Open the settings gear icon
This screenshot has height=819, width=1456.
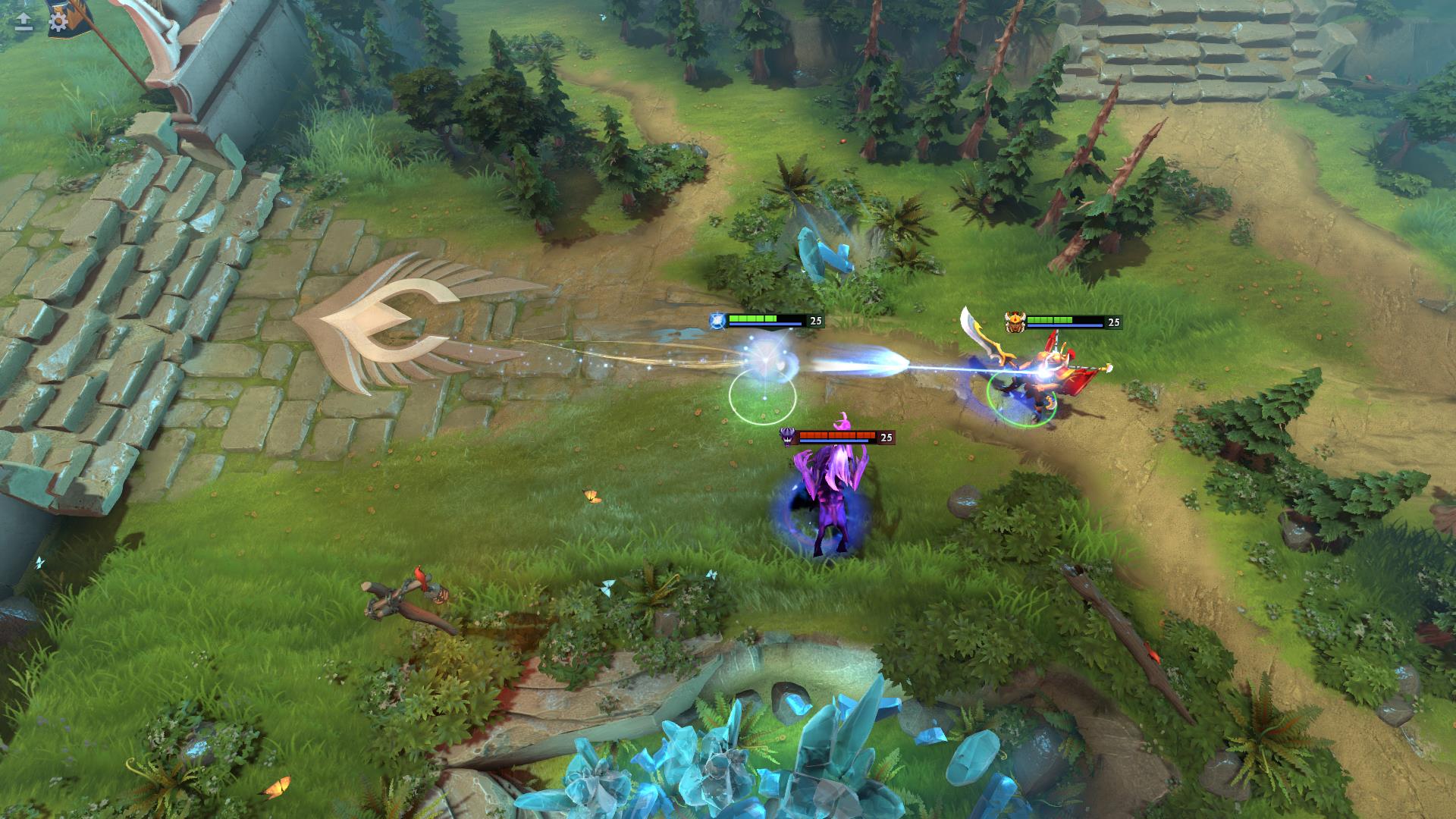click(57, 23)
